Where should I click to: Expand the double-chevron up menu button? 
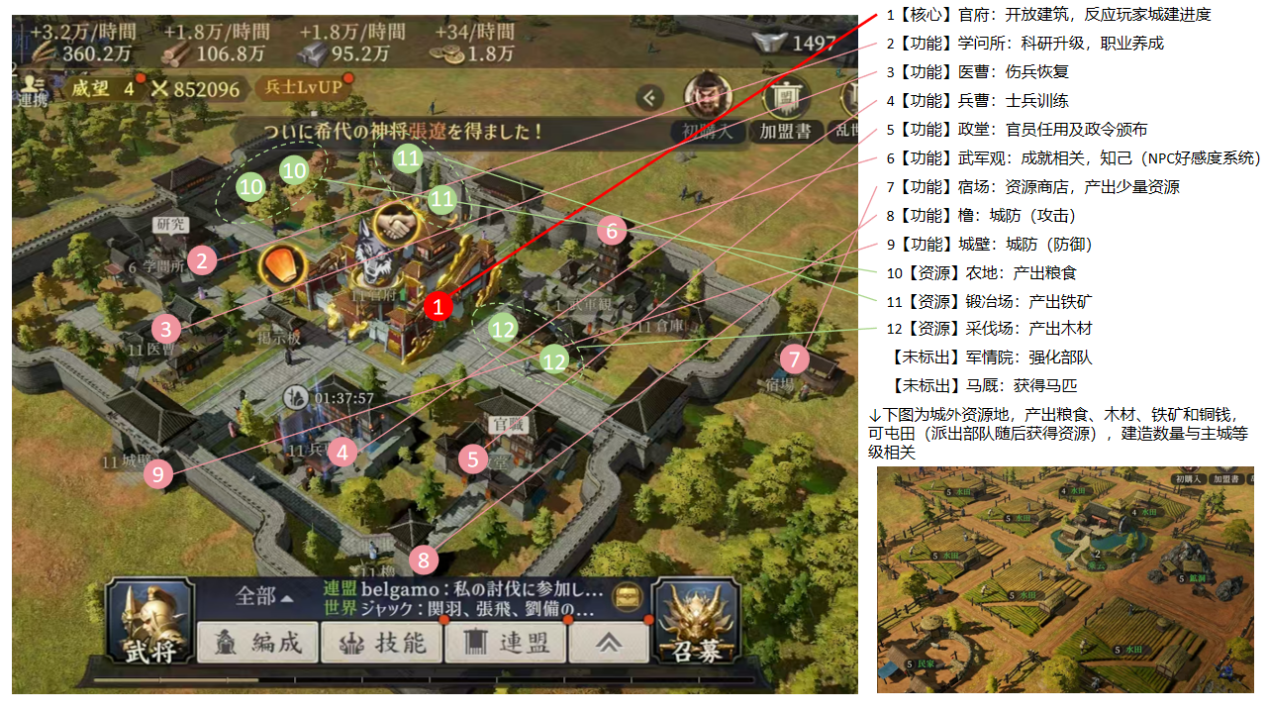coord(608,642)
